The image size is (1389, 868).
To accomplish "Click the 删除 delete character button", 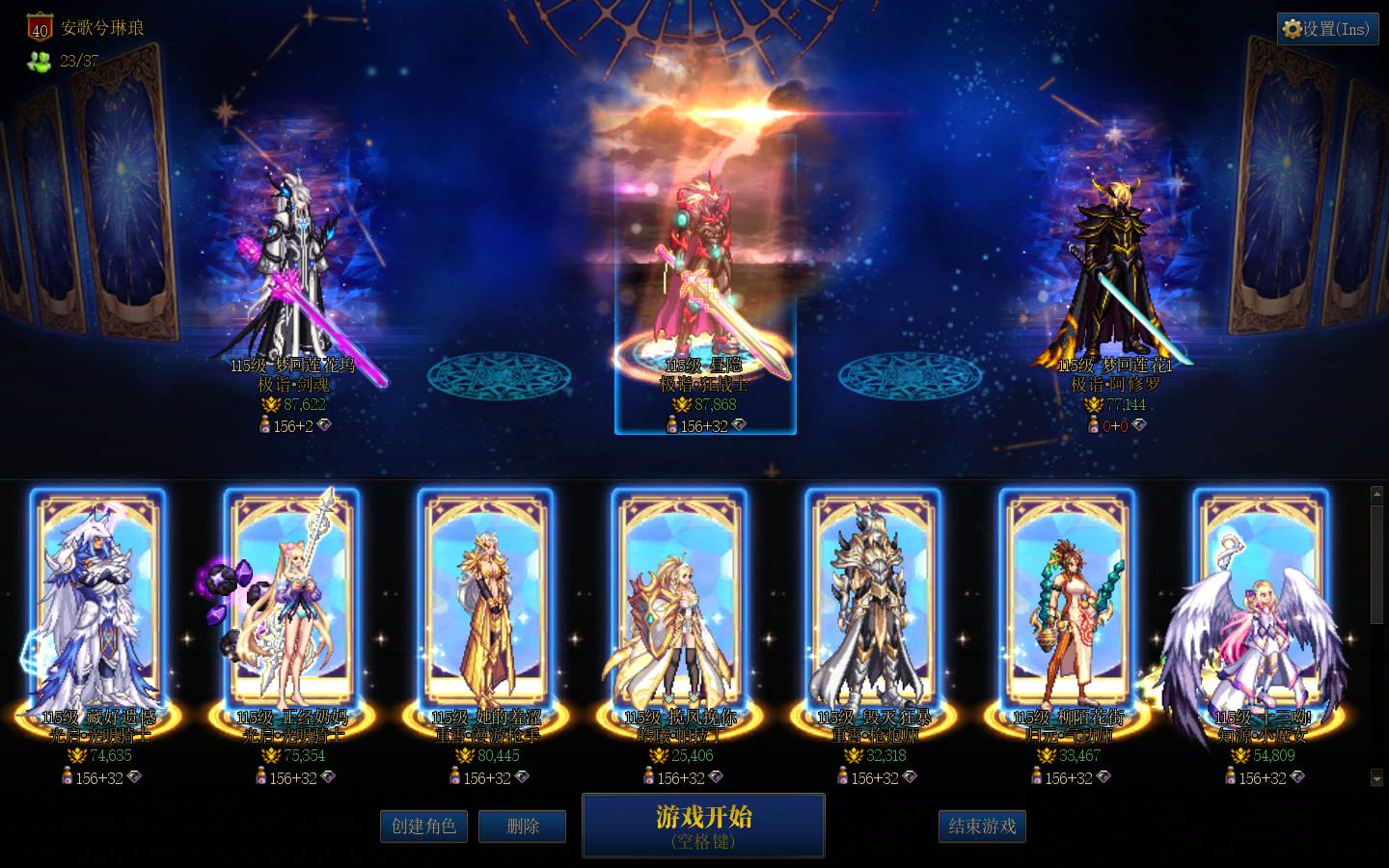I will click(522, 826).
